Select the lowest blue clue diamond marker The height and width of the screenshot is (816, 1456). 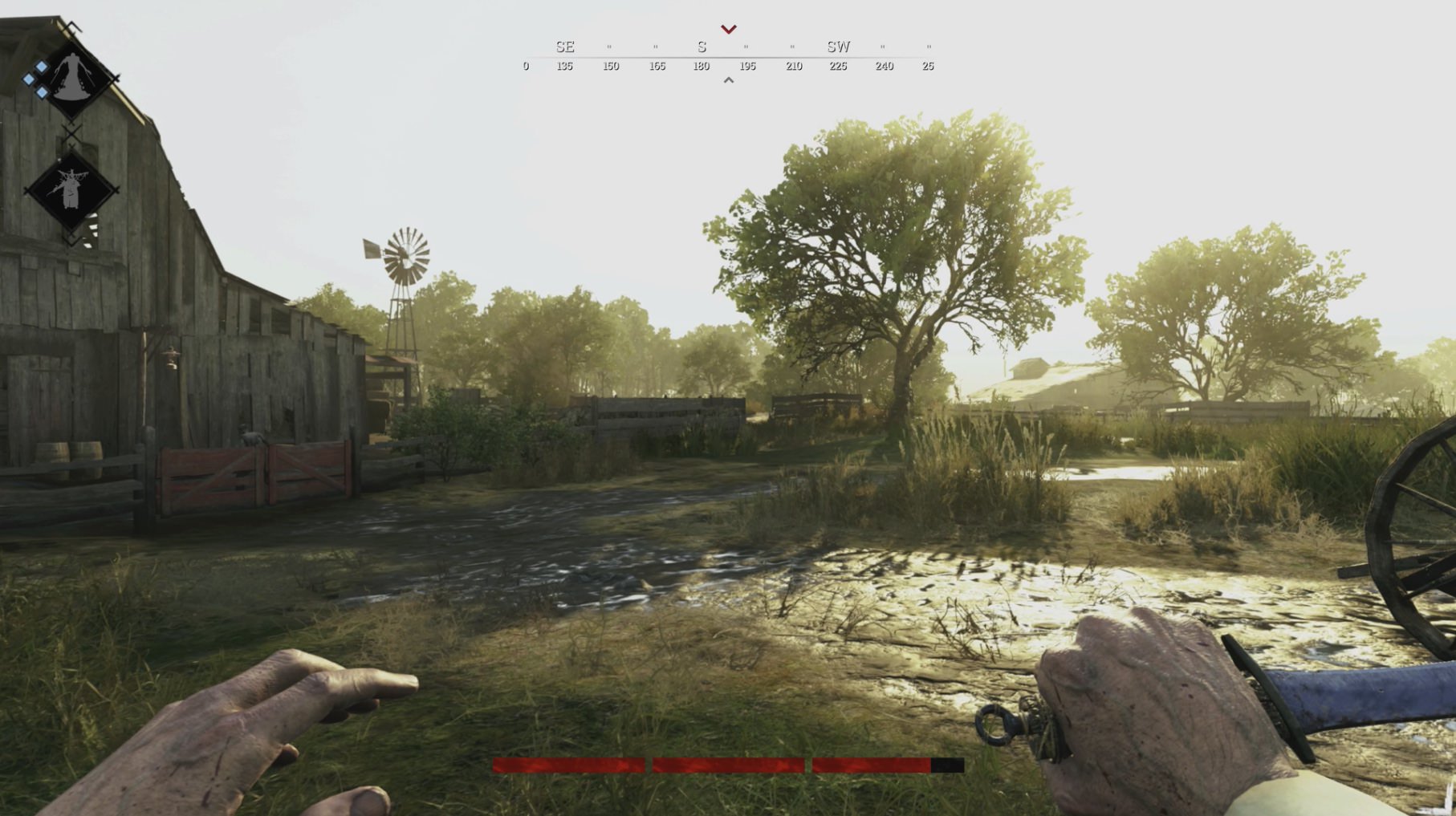pos(42,92)
